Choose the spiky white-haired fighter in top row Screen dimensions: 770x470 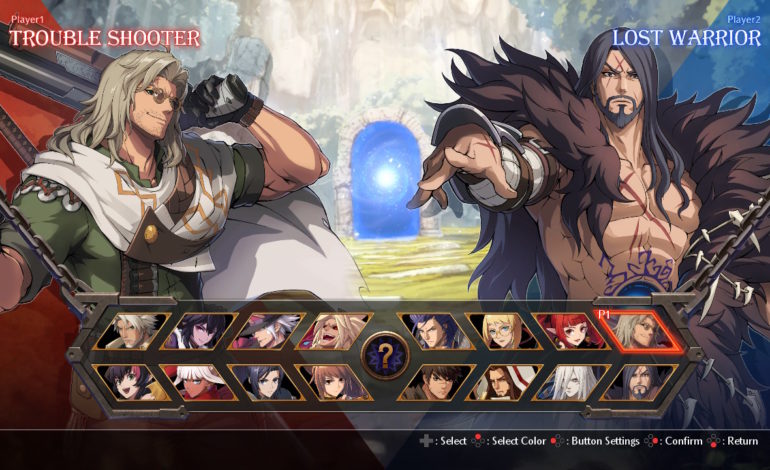[x=134, y=331]
